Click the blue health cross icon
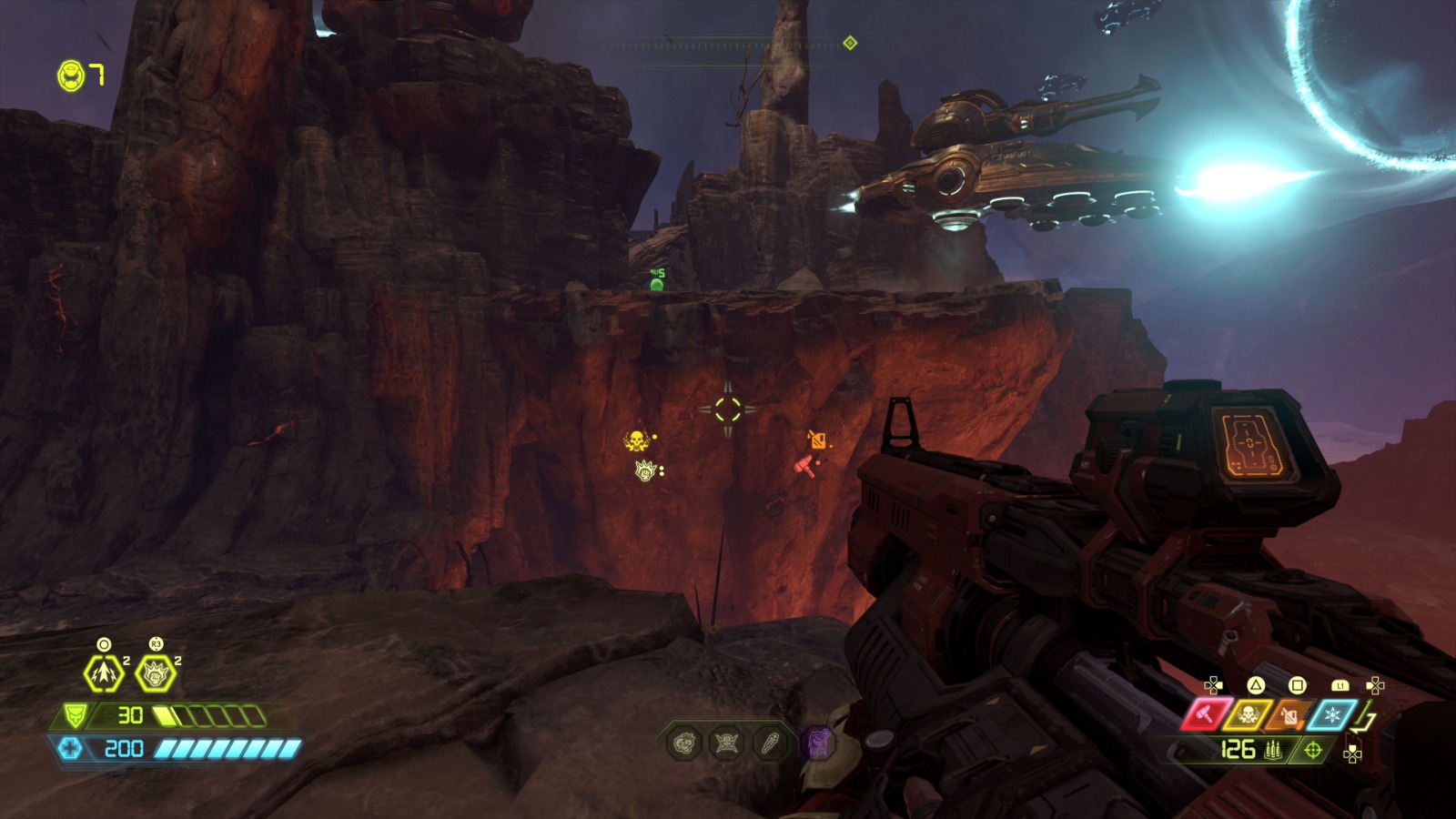This screenshot has width=1456, height=819. pos(71,749)
